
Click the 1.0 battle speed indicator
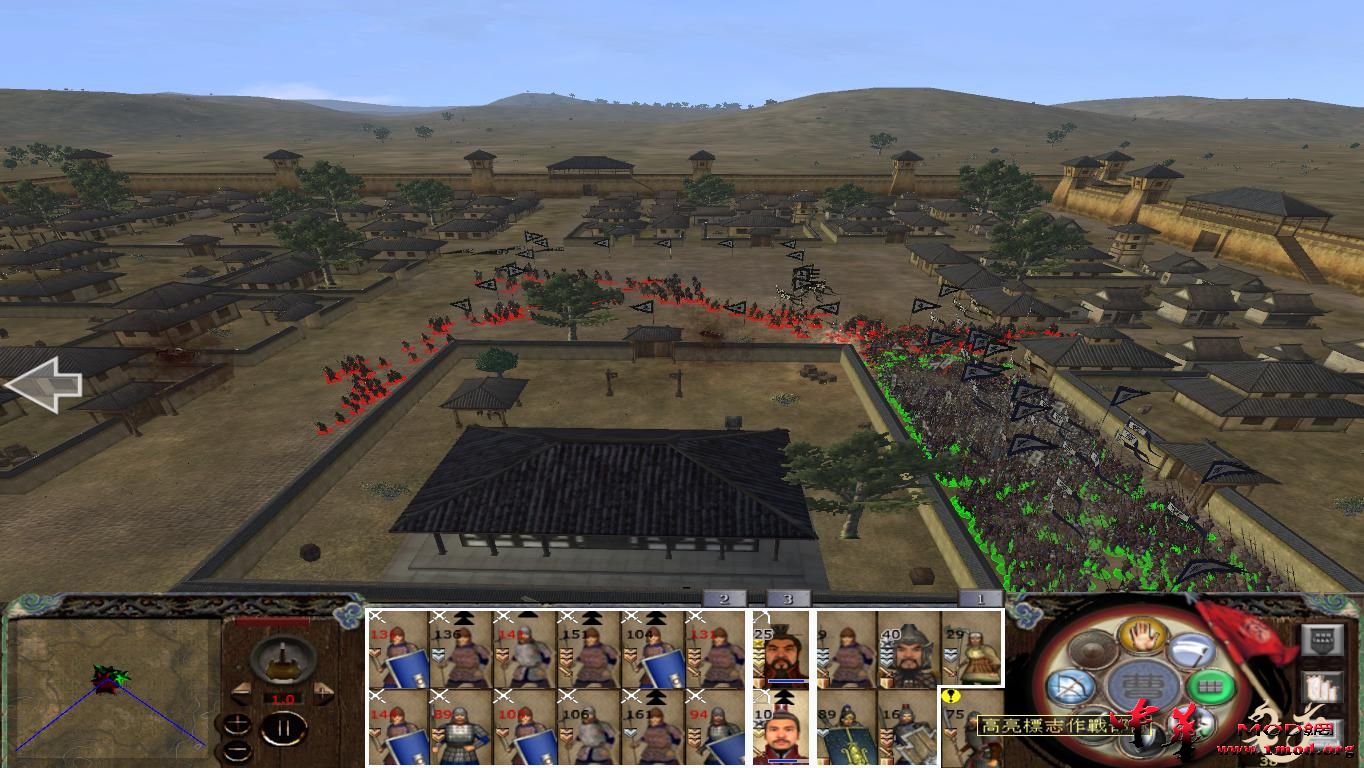coord(282,698)
